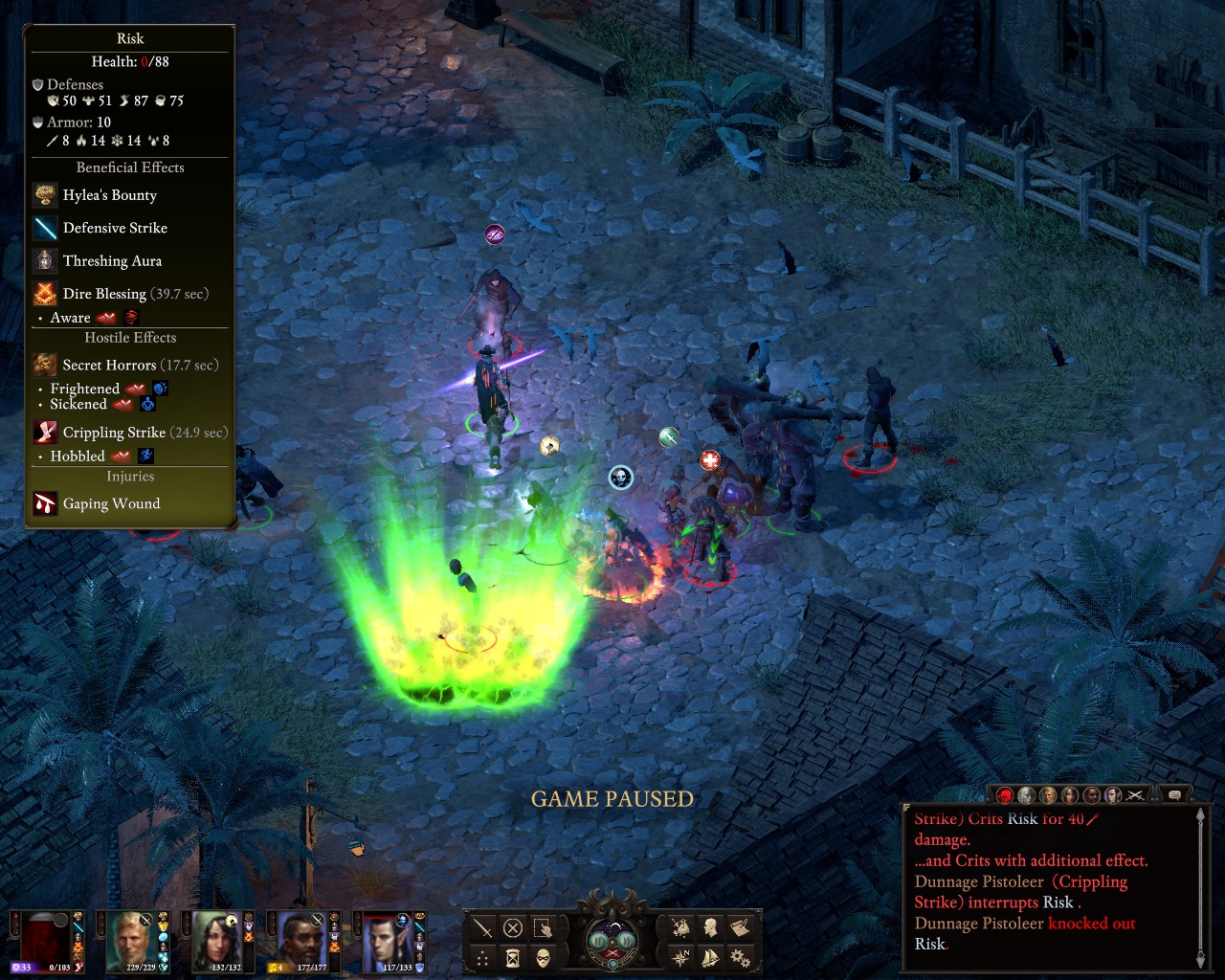This screenshot has width=1225, height=980.
Task: Toggle stealth mode with the mask icon
Action: [543, 958]
